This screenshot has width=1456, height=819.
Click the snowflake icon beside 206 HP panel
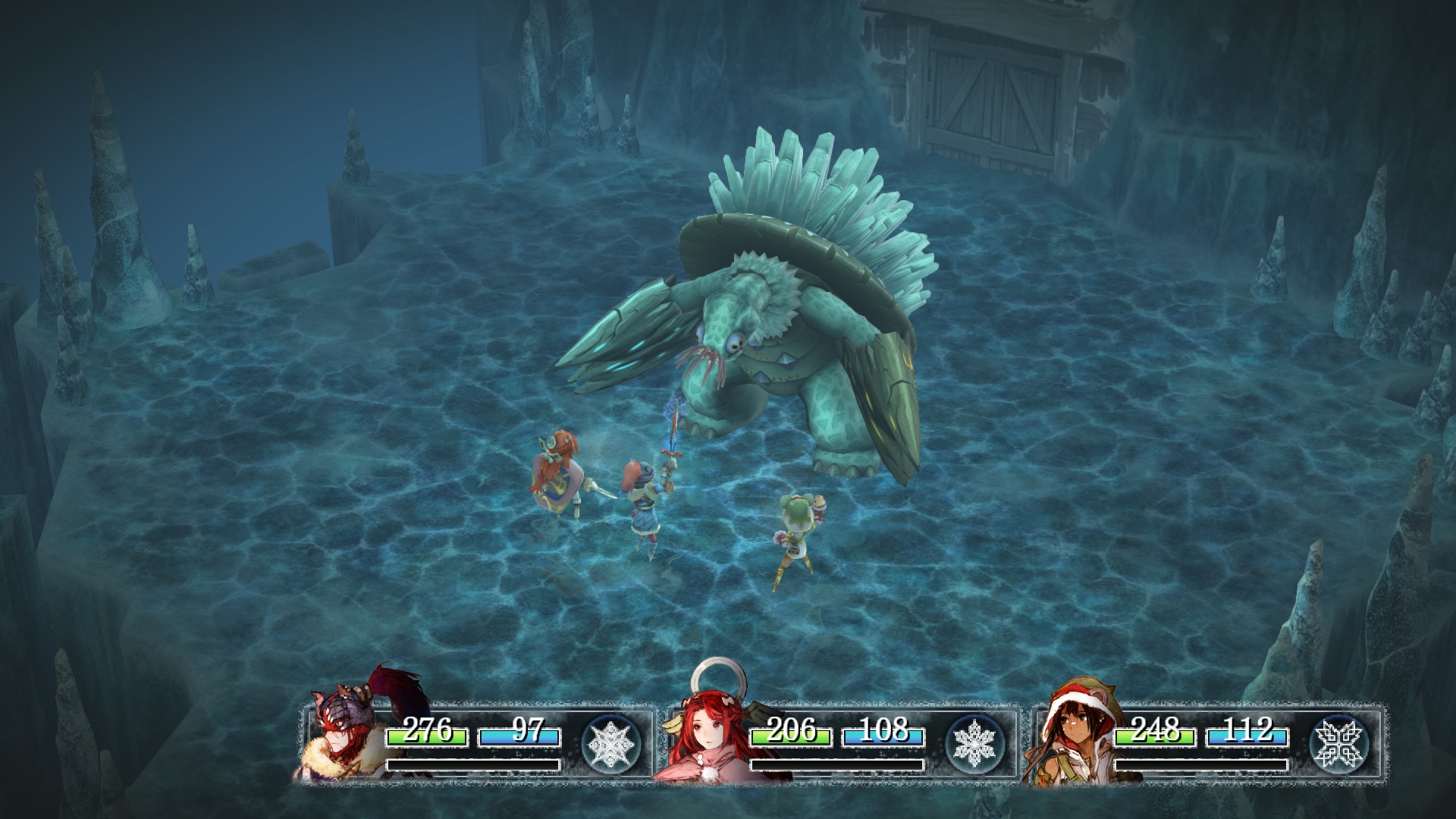[x=975, y=741]
